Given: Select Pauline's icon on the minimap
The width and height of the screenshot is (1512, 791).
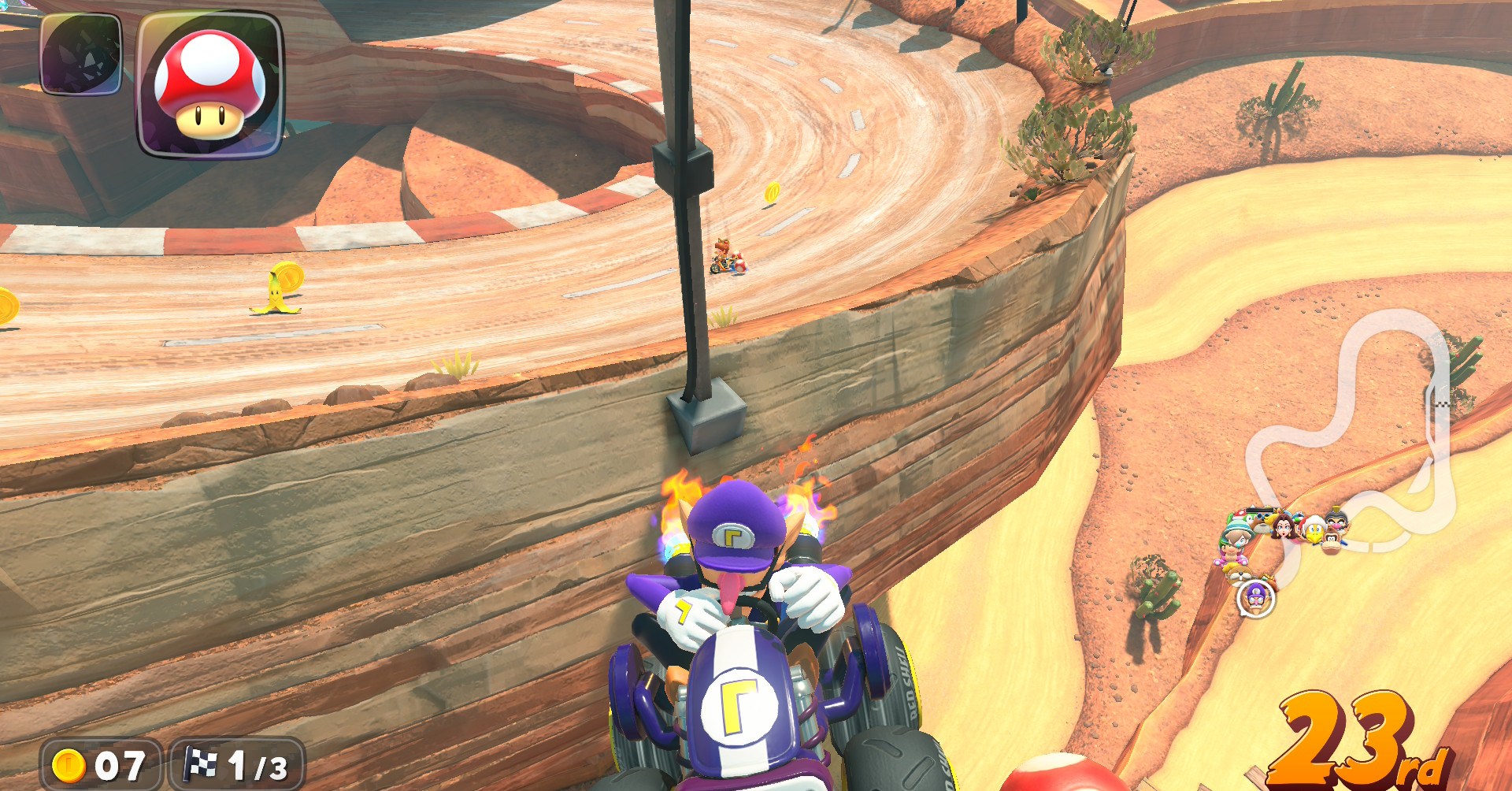Looking at the screenshot, I should click(1284, 529).
